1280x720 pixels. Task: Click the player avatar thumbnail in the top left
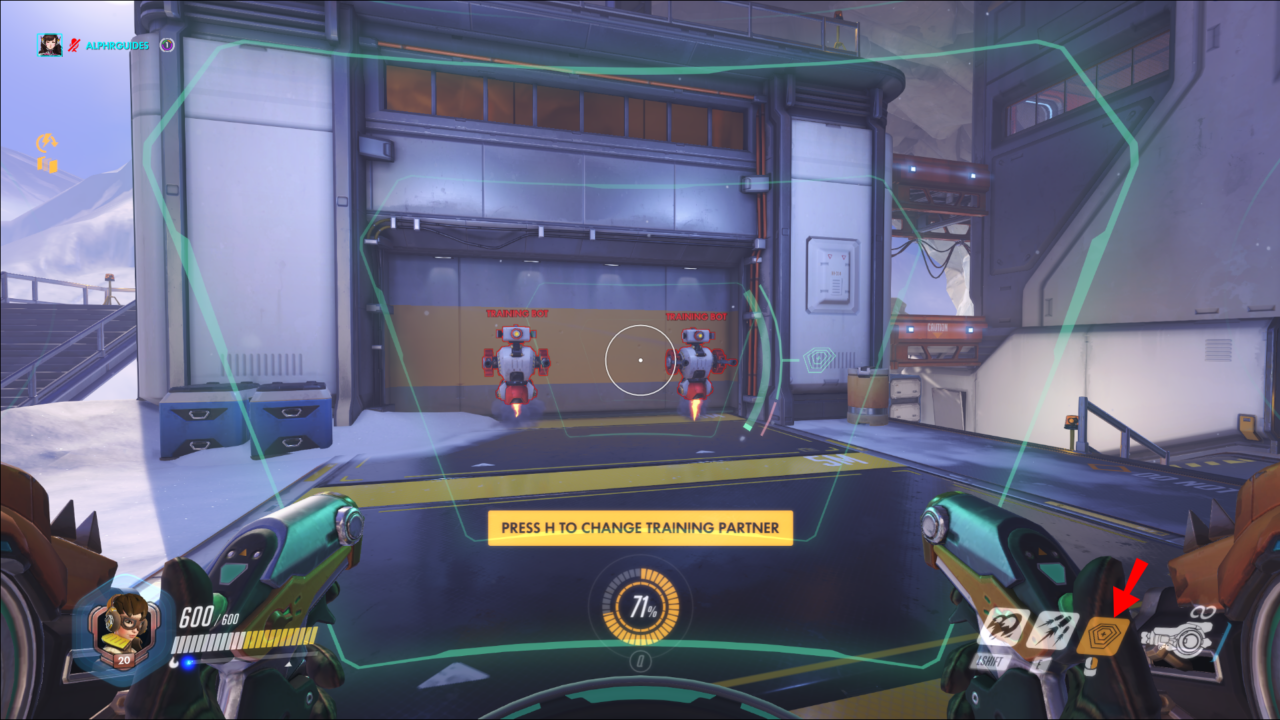click(50, 45)
